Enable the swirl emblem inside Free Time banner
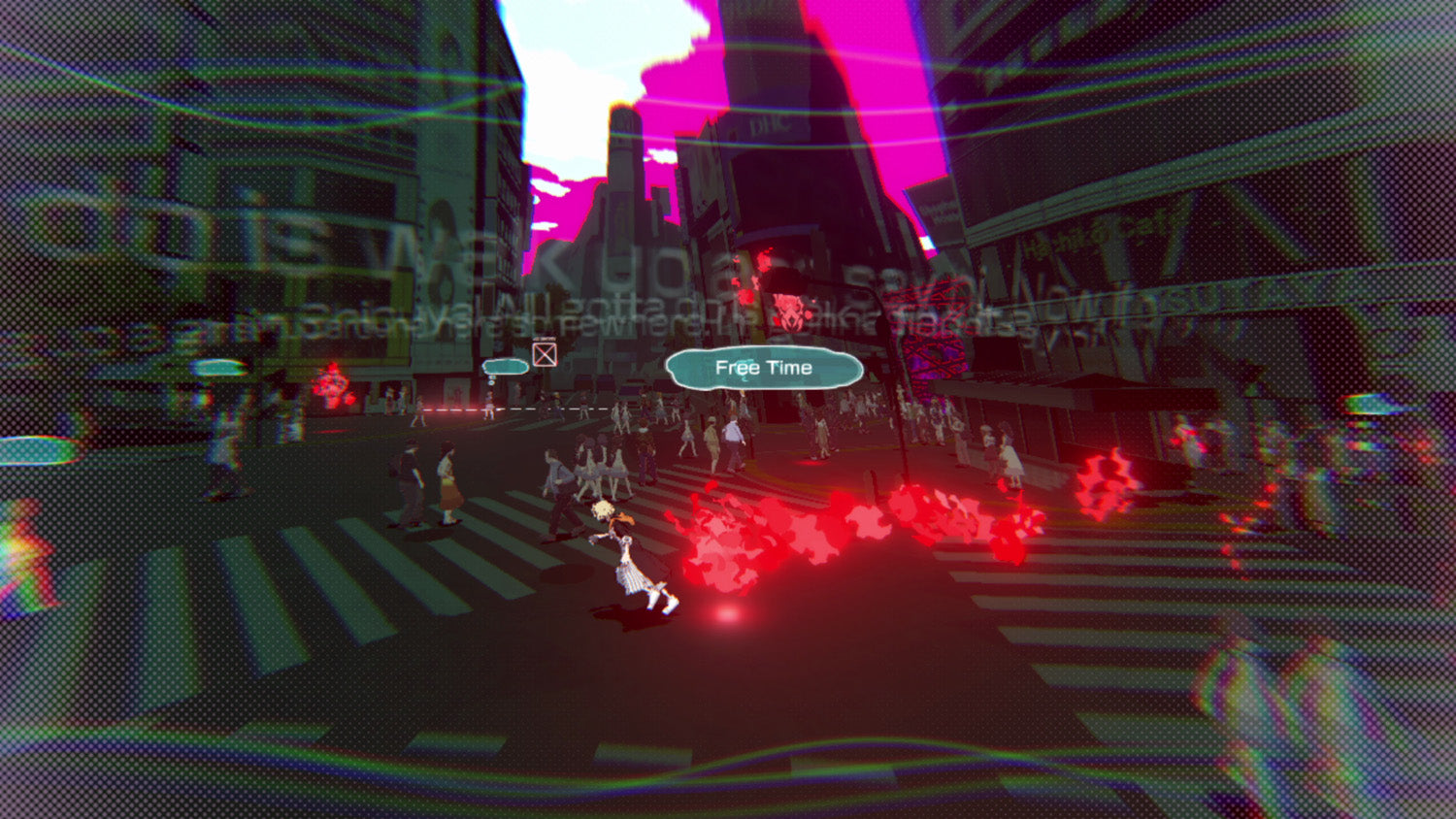 743,371
